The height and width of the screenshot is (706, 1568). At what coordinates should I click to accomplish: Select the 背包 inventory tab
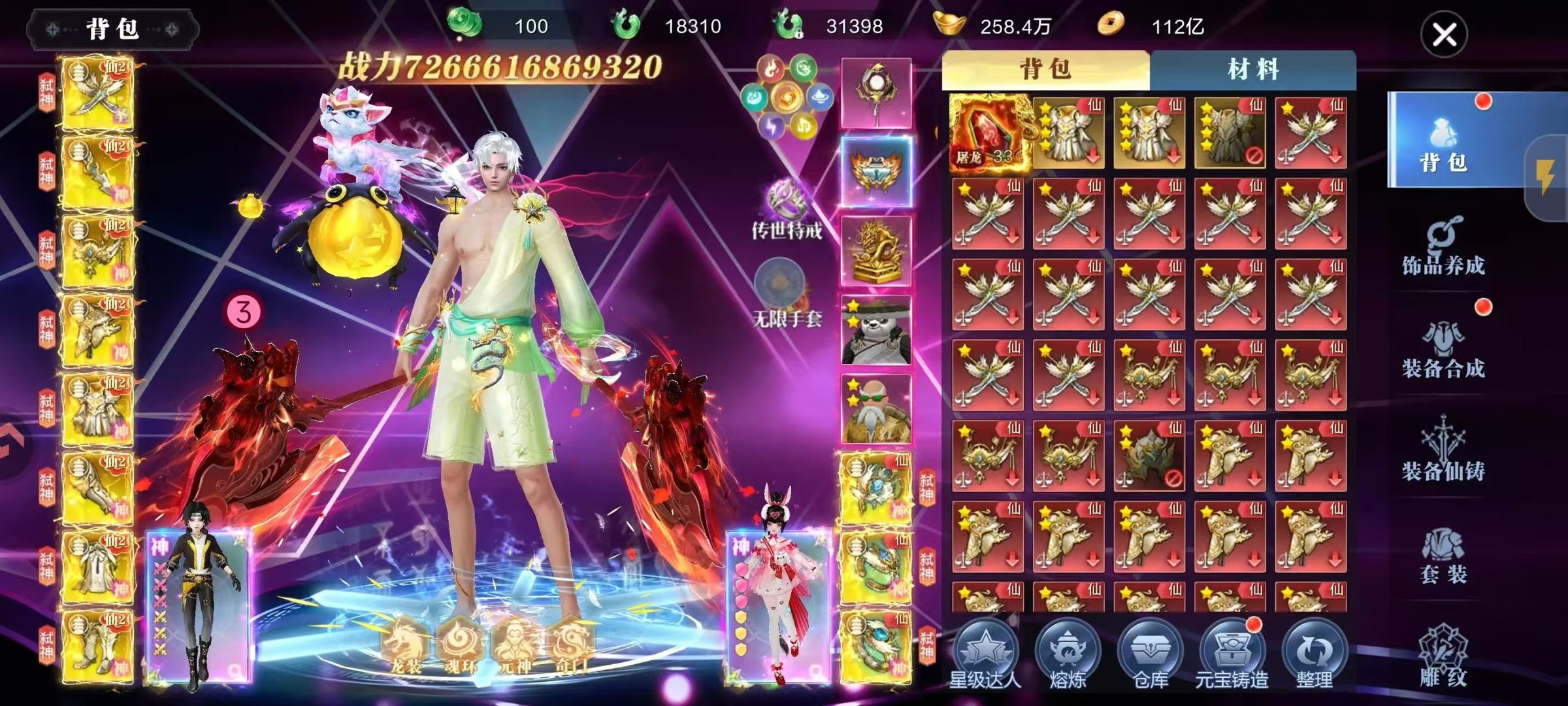click(x=1045, y=70)
